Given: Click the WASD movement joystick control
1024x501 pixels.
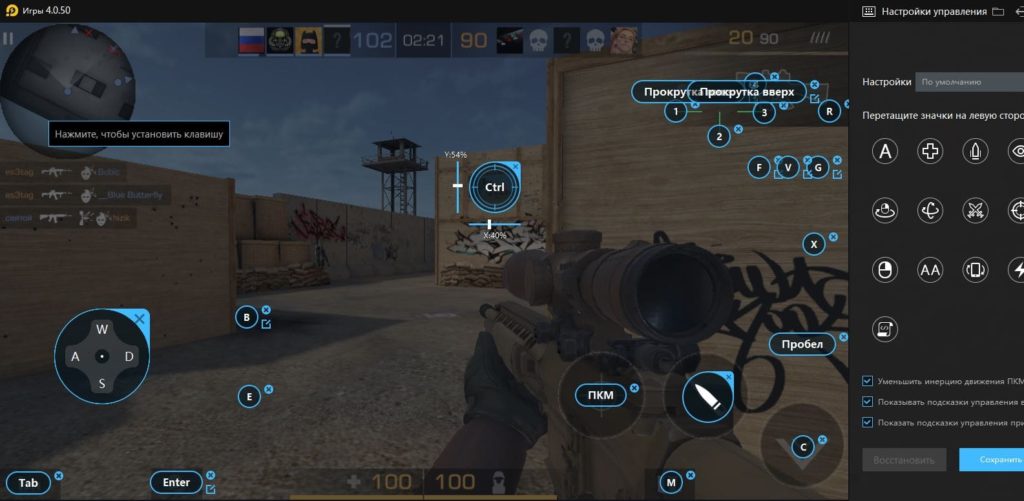Looking at the screenshot, I should (101, 356).
